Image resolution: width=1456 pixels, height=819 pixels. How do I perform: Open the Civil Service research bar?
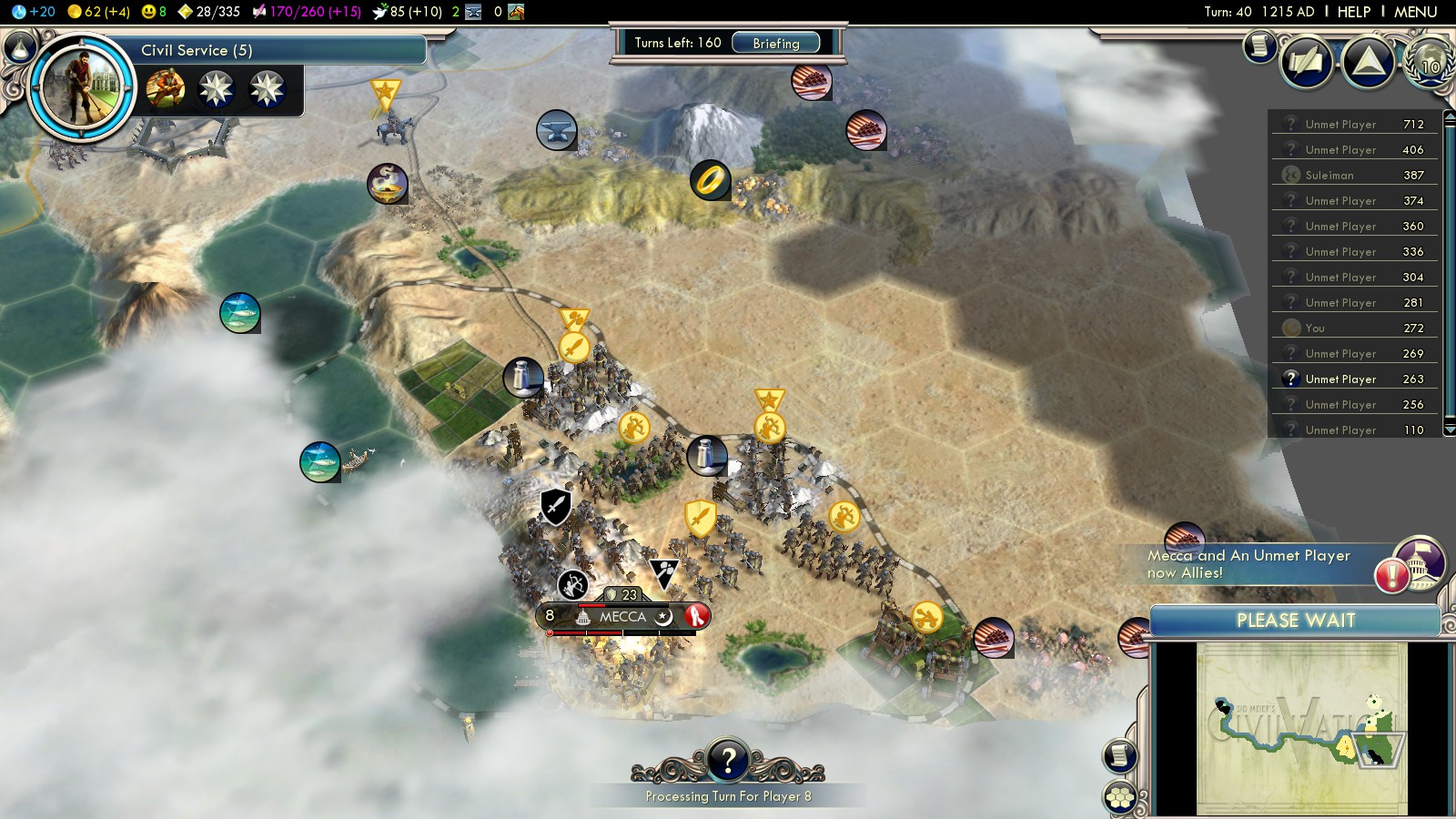[282, 50]
